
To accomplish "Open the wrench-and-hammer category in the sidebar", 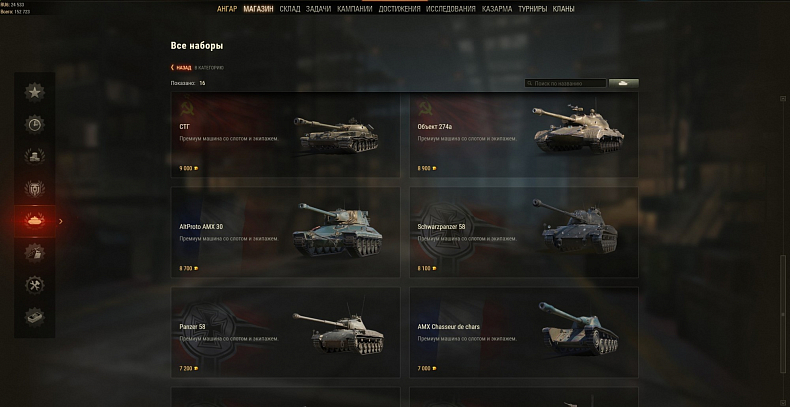I will [35, 284].
